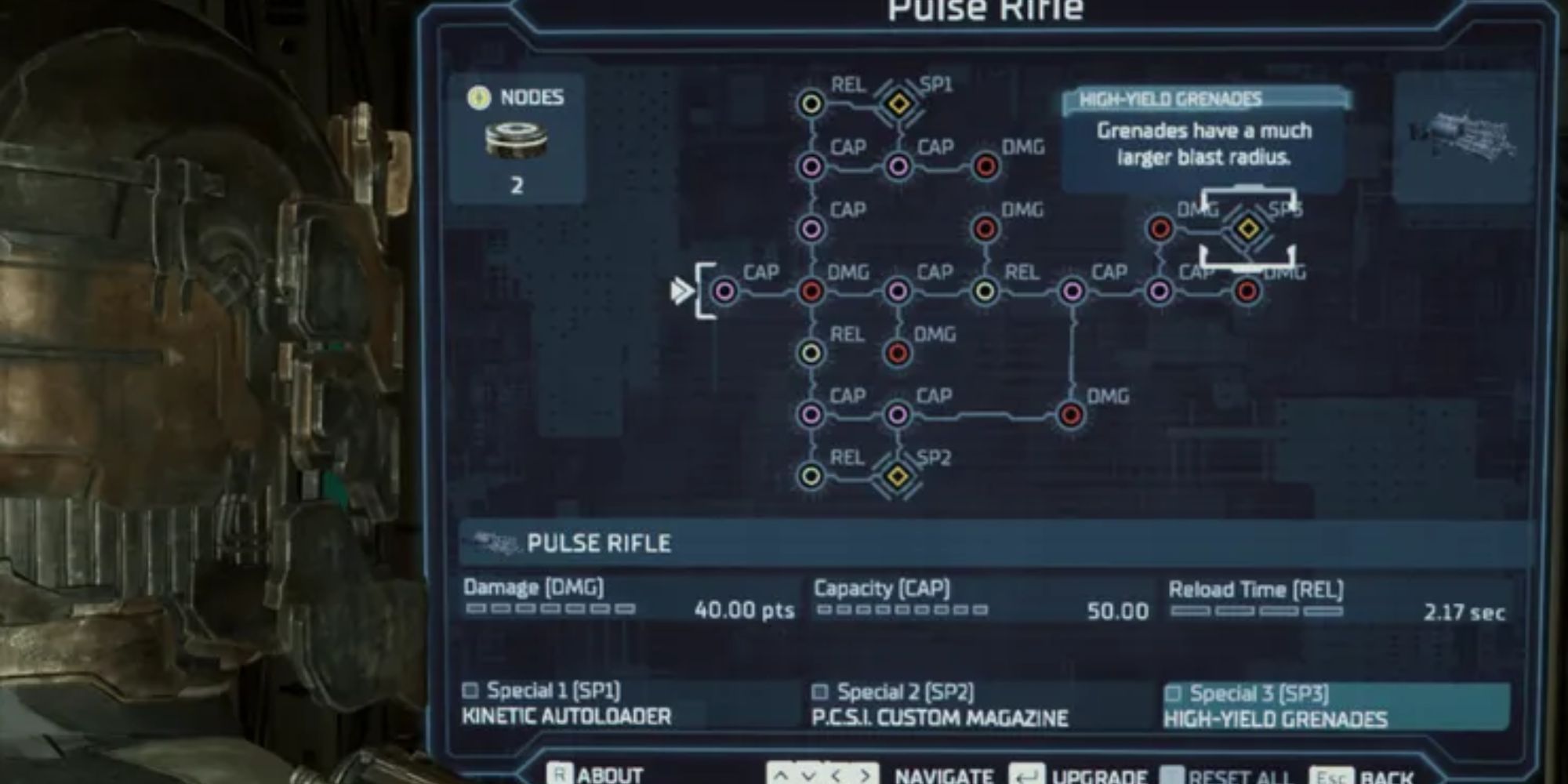Screen dimensions: 1568x784
Task: Check the Special 2 (SP2) checkbox
Action: 821,691
